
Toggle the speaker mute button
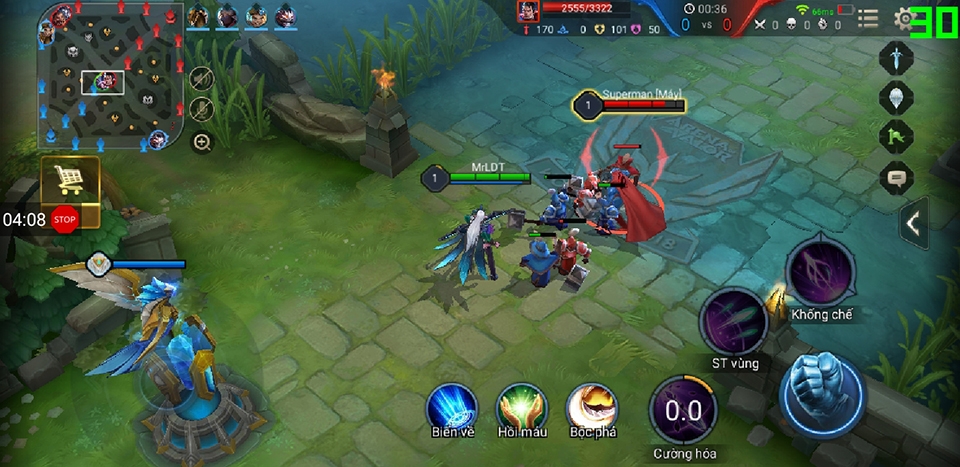pyautogui.click(x=201, y=79)
